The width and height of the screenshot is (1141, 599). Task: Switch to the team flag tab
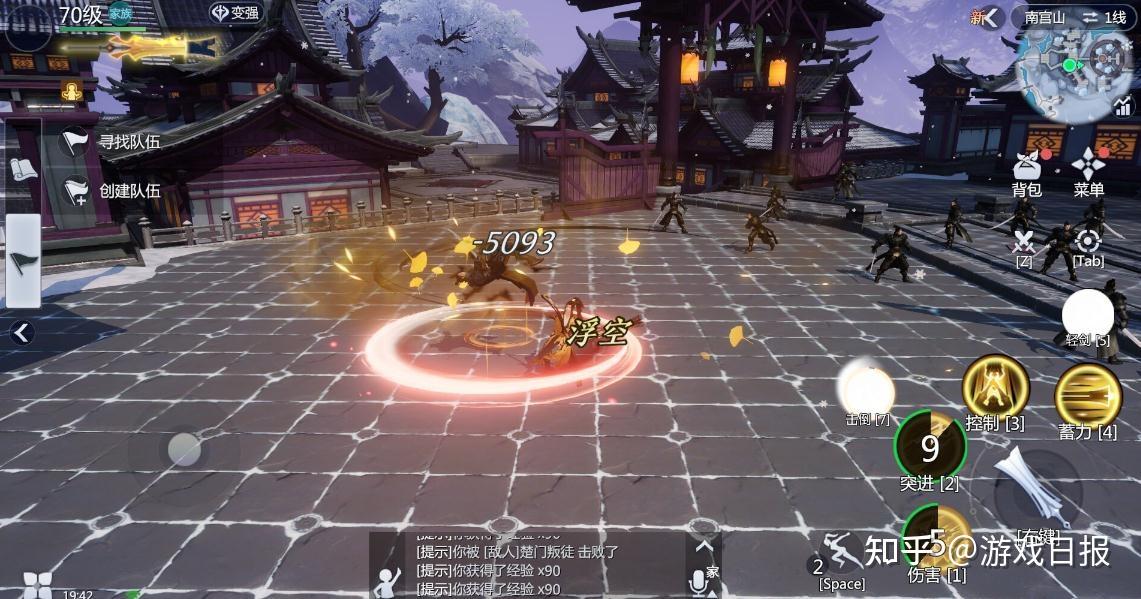click(x=22, y=260)
